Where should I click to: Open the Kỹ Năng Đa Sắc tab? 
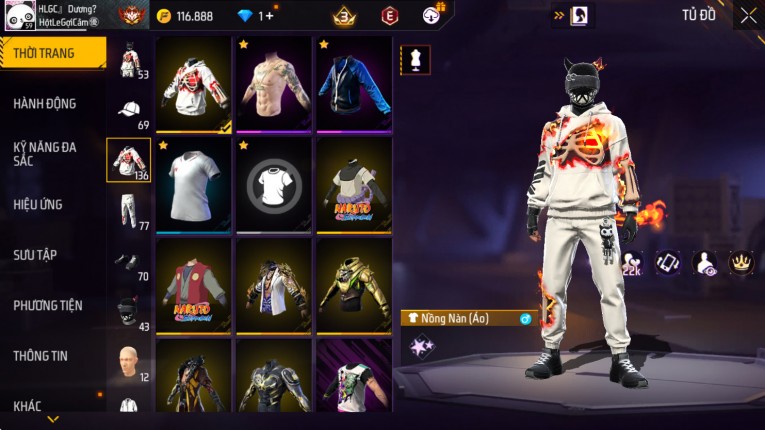[45, 153]
